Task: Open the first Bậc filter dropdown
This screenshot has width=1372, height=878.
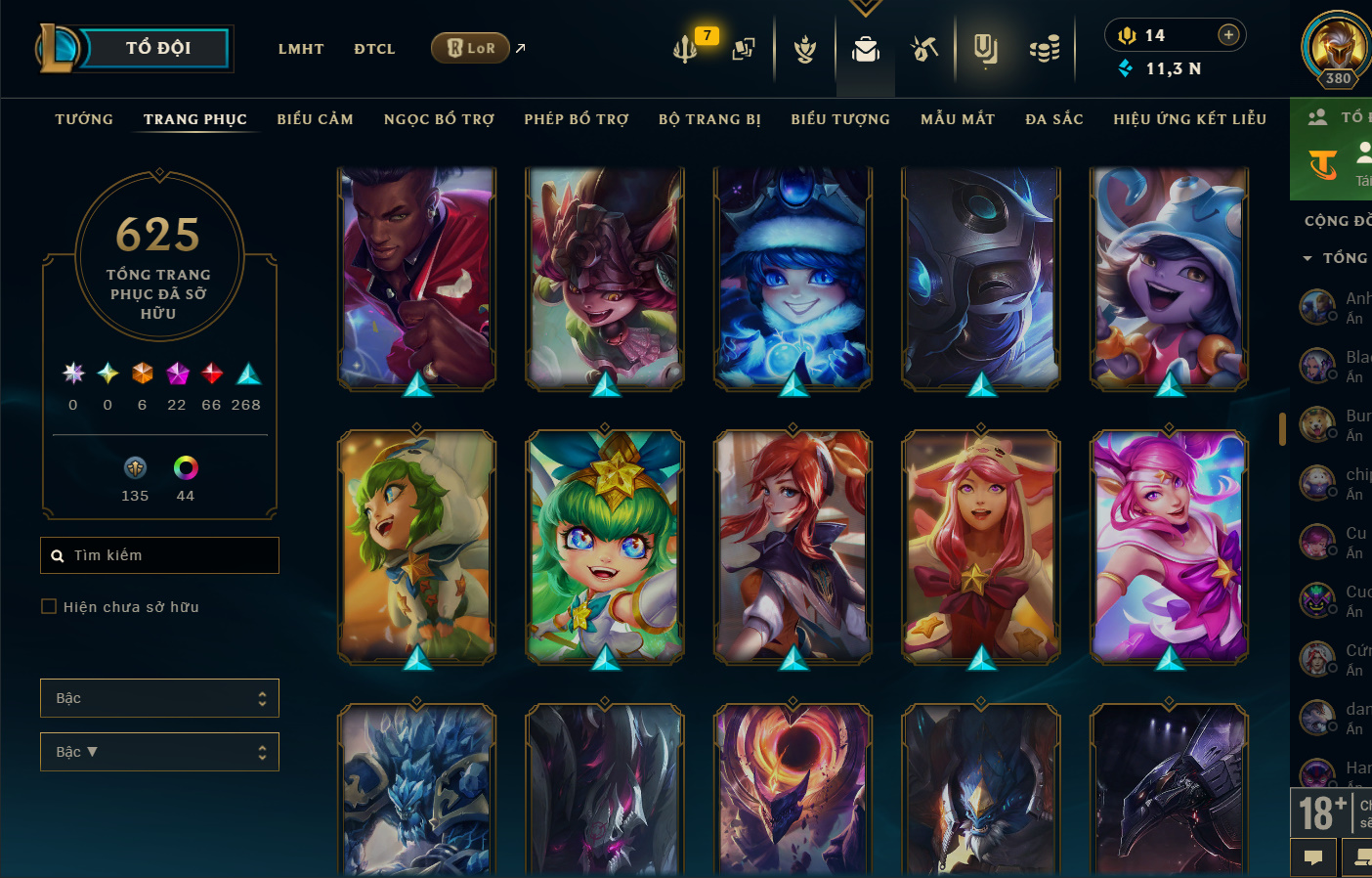Action: coord(159,698)
